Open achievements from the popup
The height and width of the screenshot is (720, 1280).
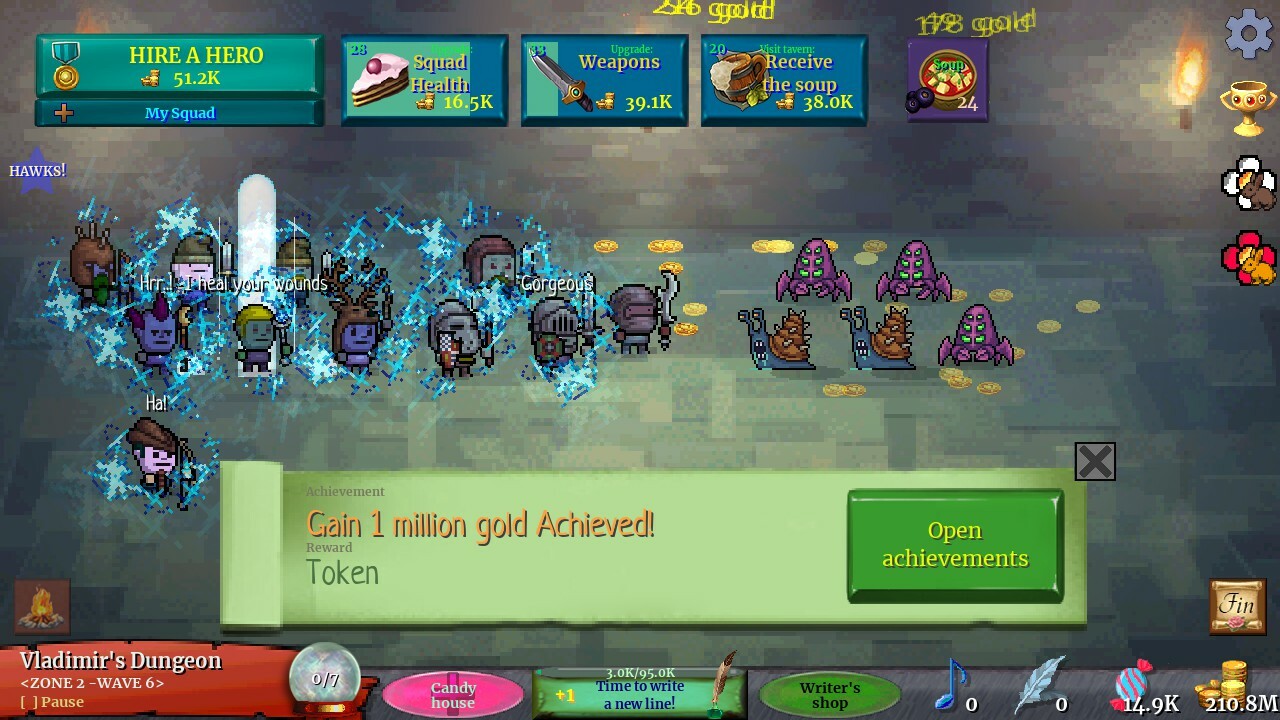(x=953, y=544)
